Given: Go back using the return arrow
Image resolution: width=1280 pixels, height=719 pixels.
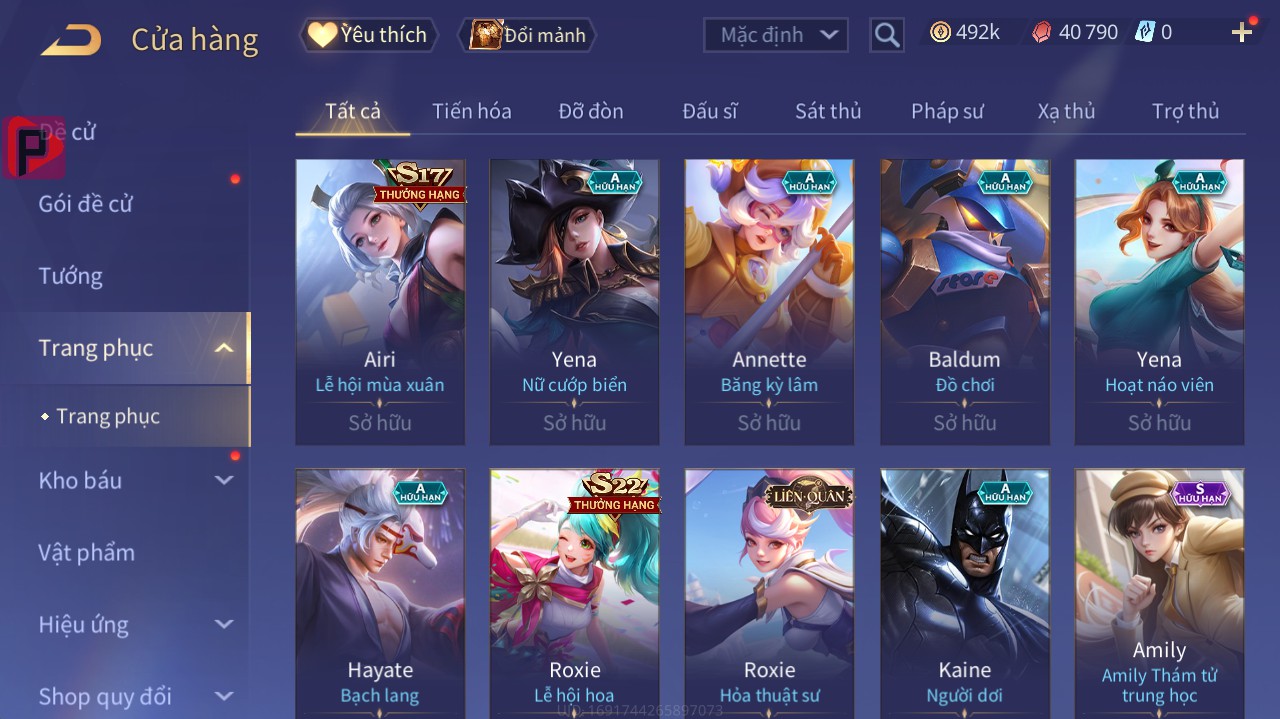Looking at the screenshot, I should [71, 40].
